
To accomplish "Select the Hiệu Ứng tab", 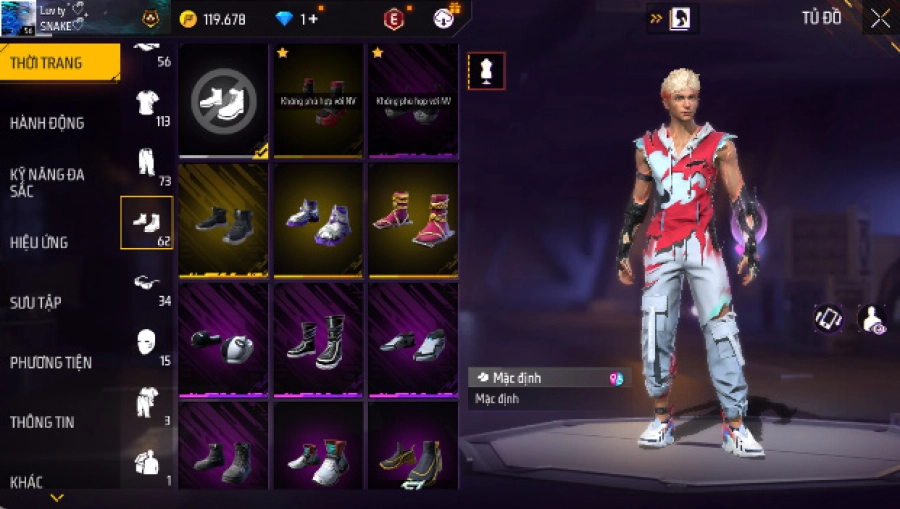I will (39, 242).
